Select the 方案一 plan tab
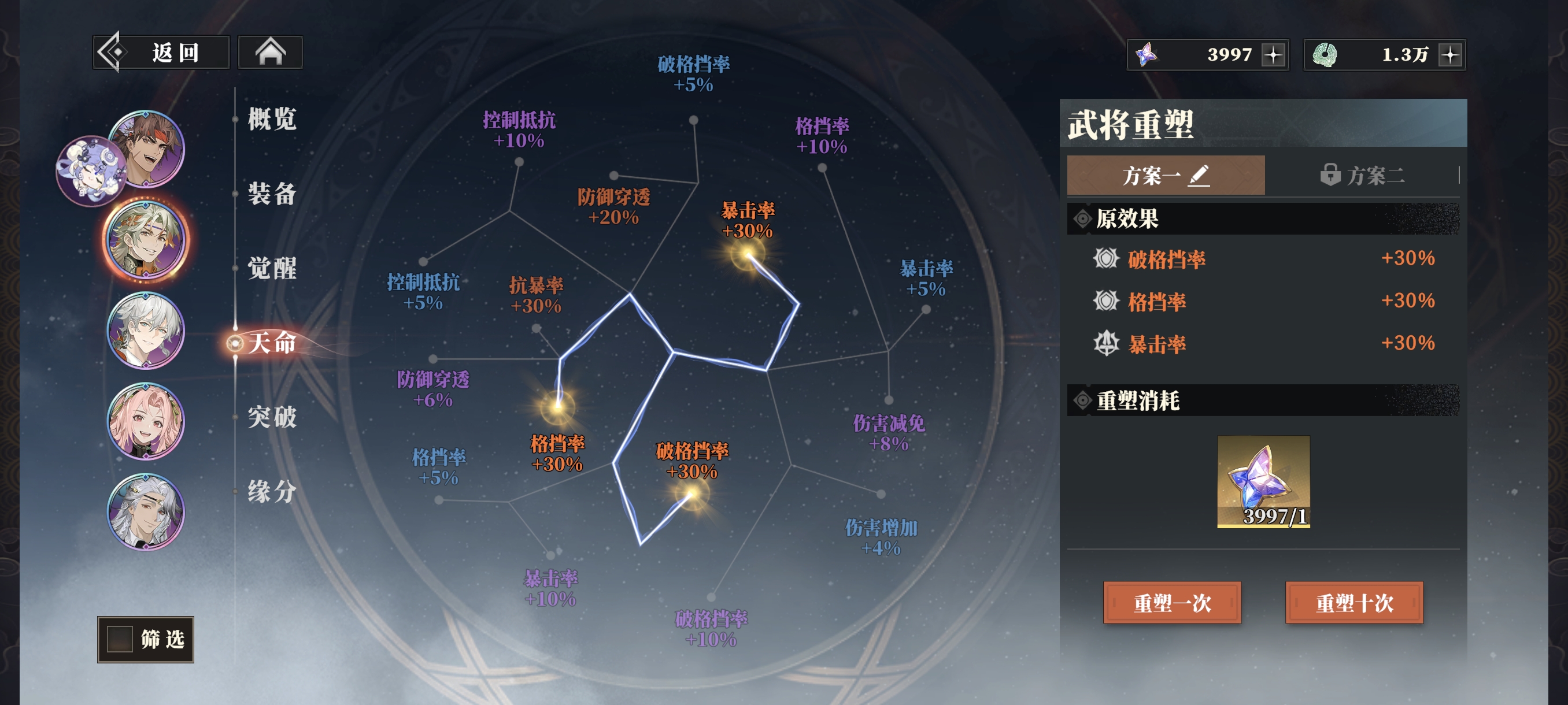Screen dimensions: 1568x705 coord(1165,175)
